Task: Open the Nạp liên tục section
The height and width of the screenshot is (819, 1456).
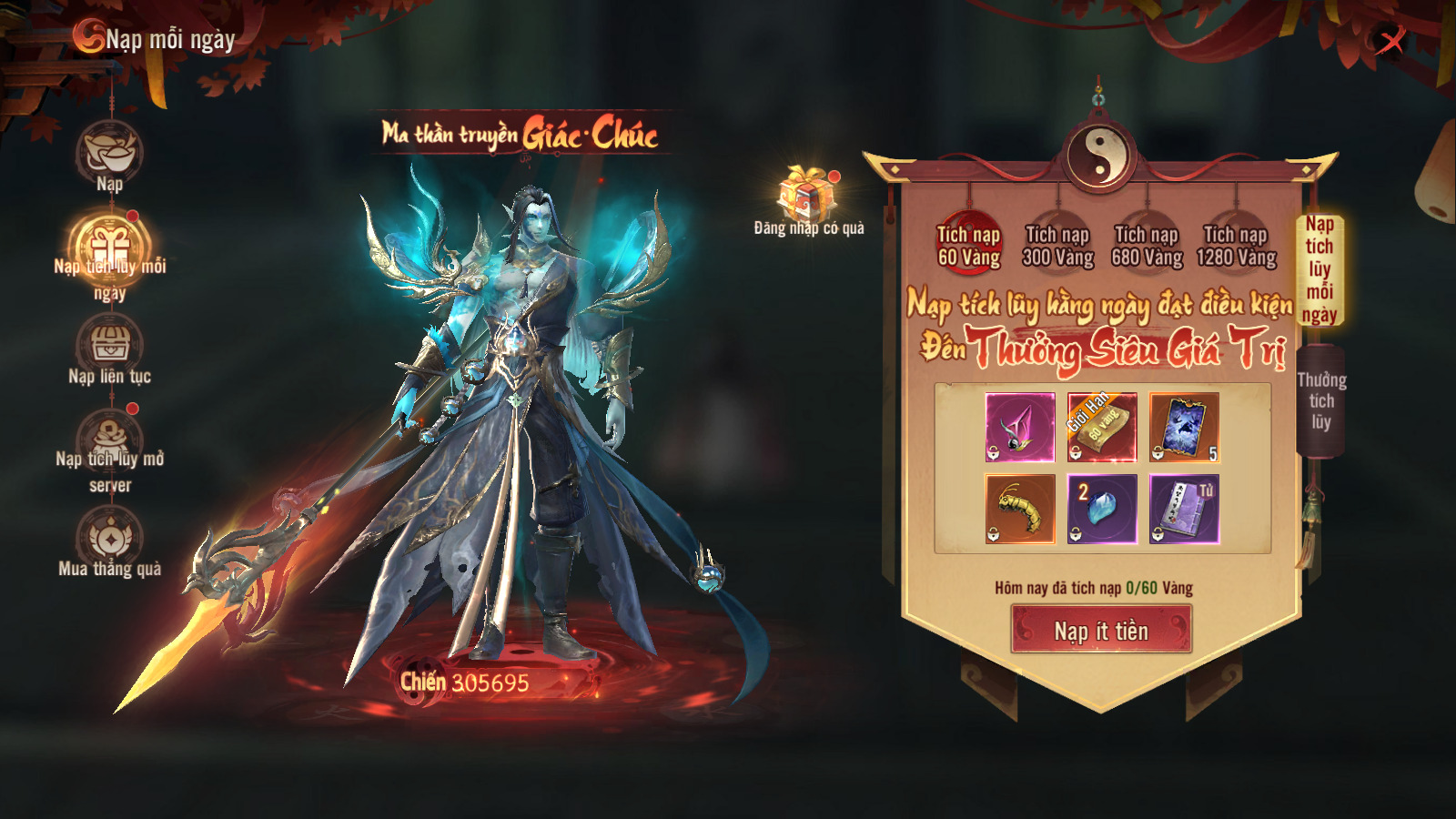Action: (x=109, y=347)
